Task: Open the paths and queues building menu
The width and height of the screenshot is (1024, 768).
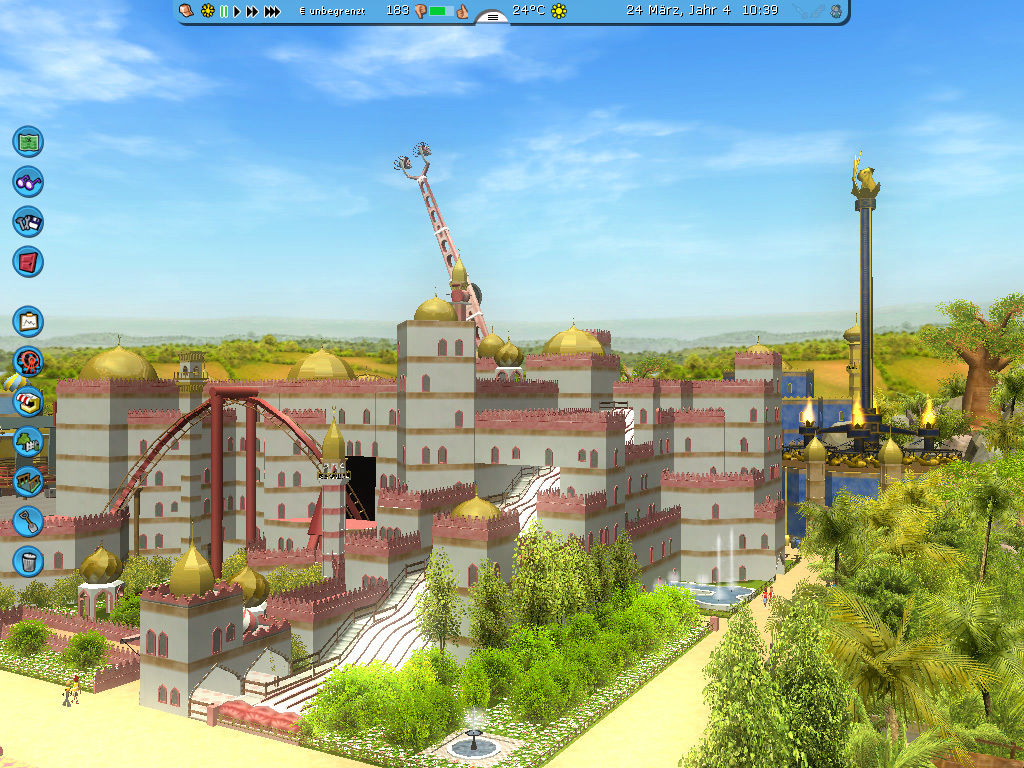Action: coord(28,481)
